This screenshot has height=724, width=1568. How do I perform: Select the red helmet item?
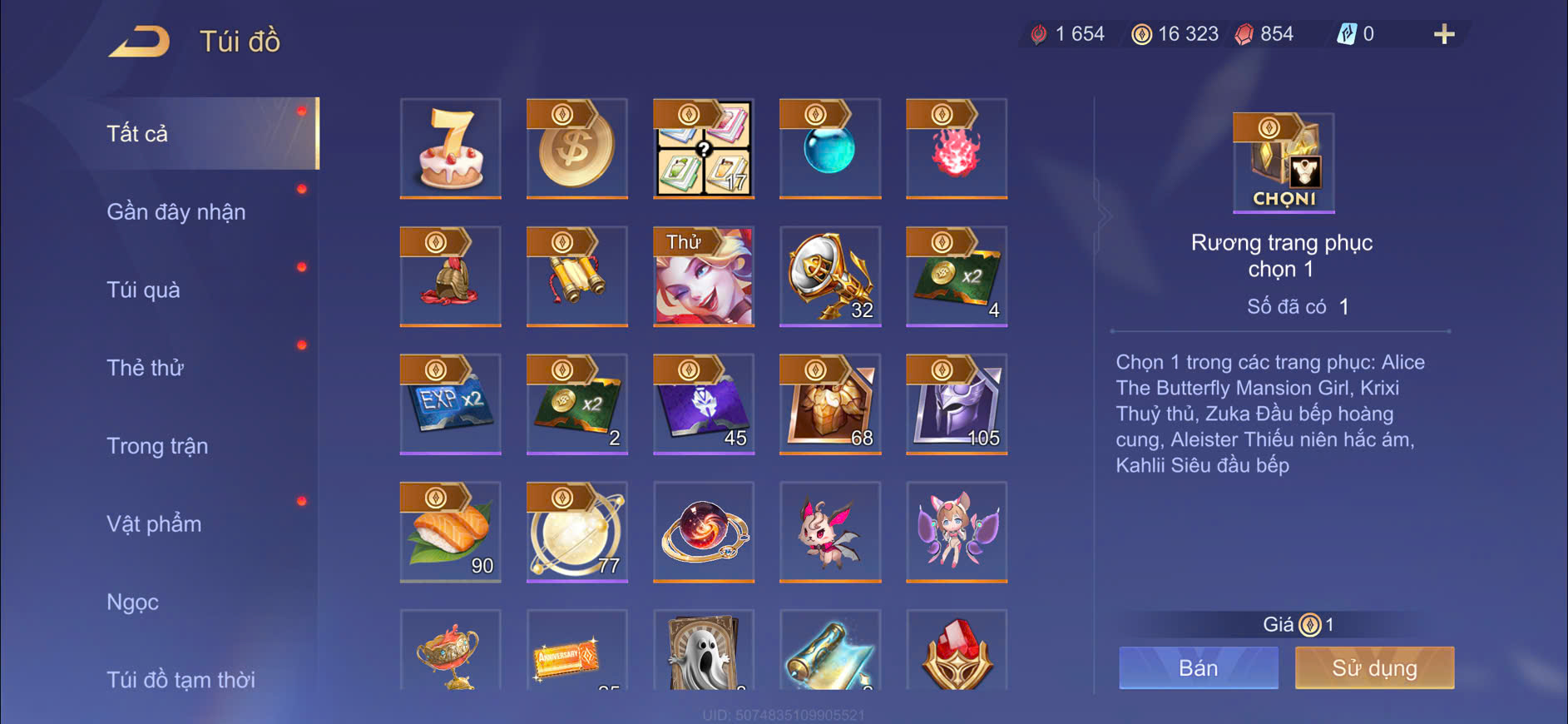pyautogui.click(x=451, y=276)
